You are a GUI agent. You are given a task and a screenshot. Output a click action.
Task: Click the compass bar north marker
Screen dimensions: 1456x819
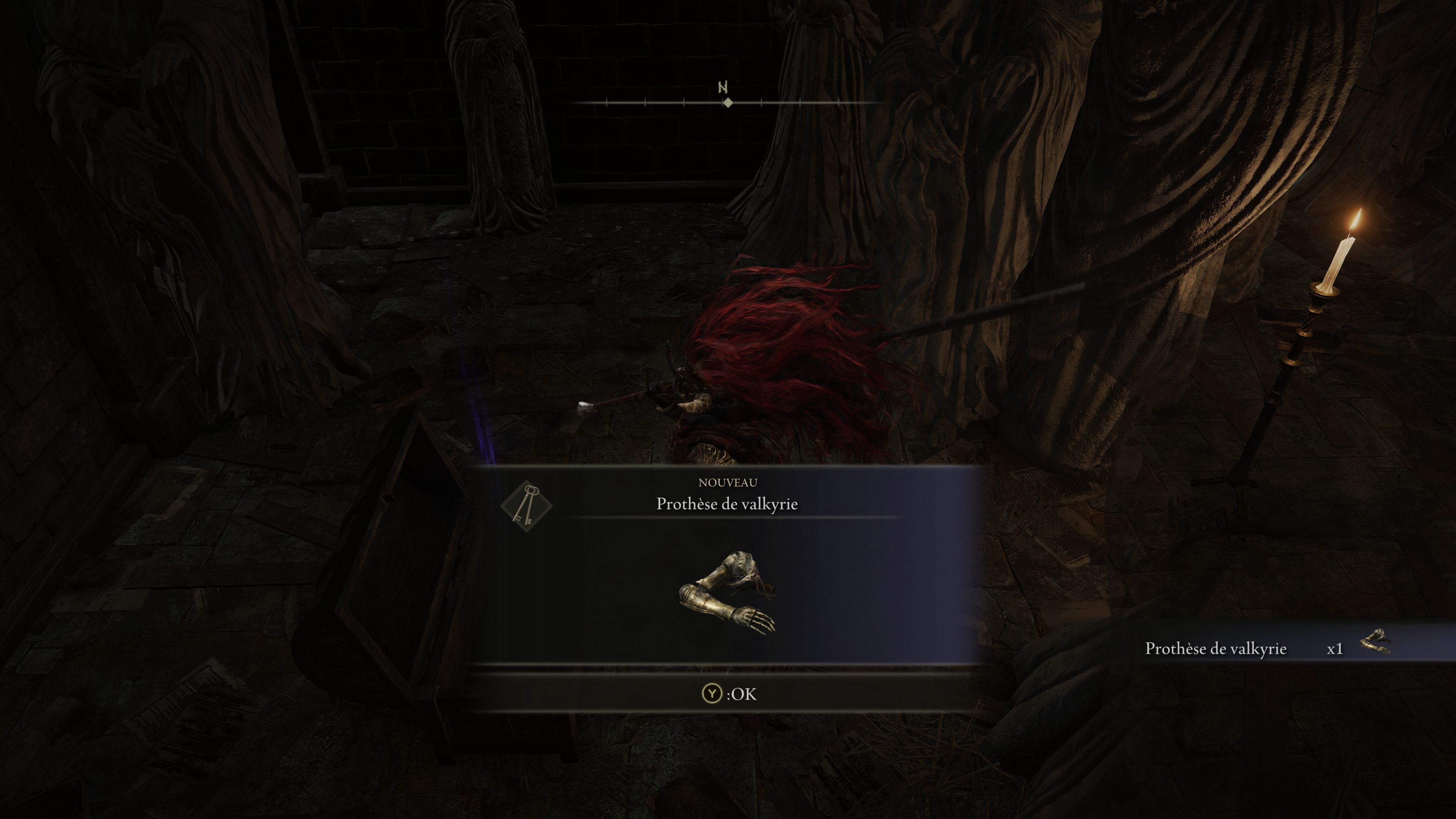pos(723,88)
